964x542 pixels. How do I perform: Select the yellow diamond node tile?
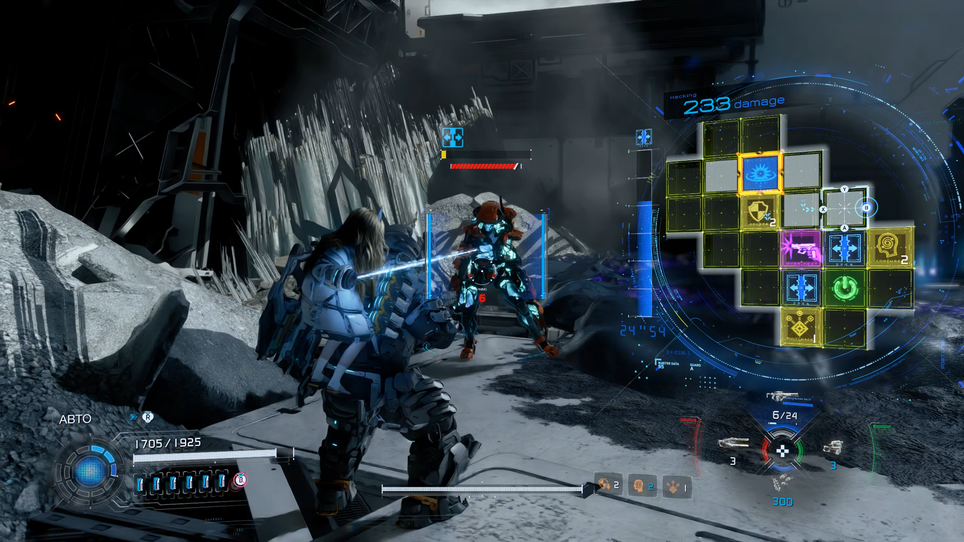click(x=801, y=324)
